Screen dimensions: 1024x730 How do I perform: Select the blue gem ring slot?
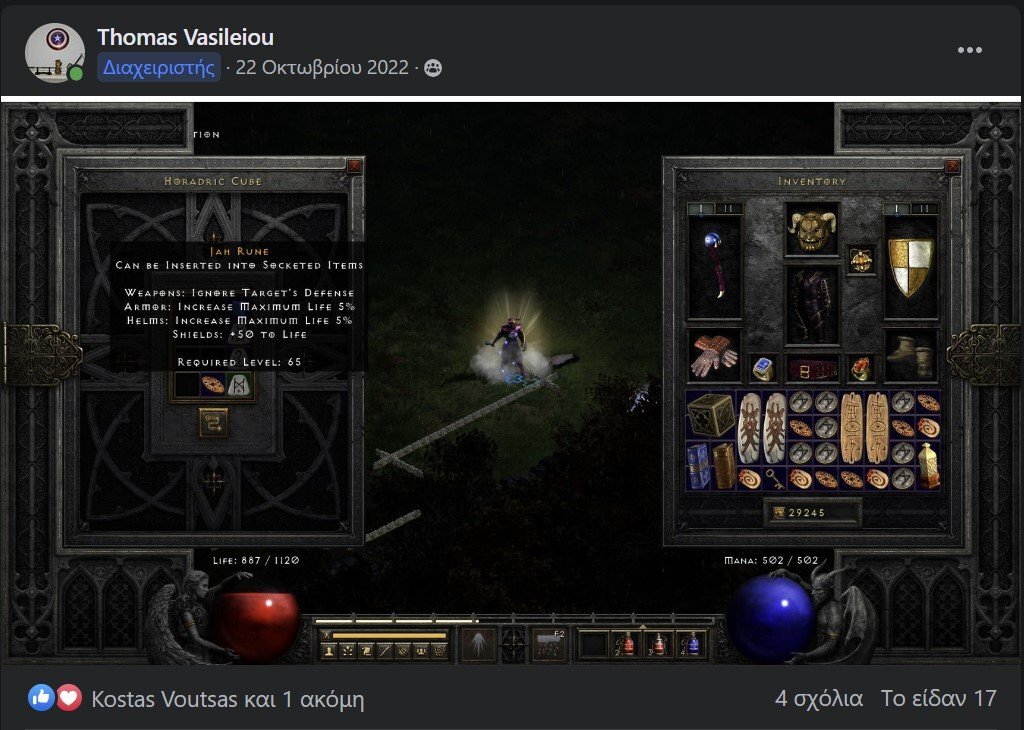coord(762,368)
